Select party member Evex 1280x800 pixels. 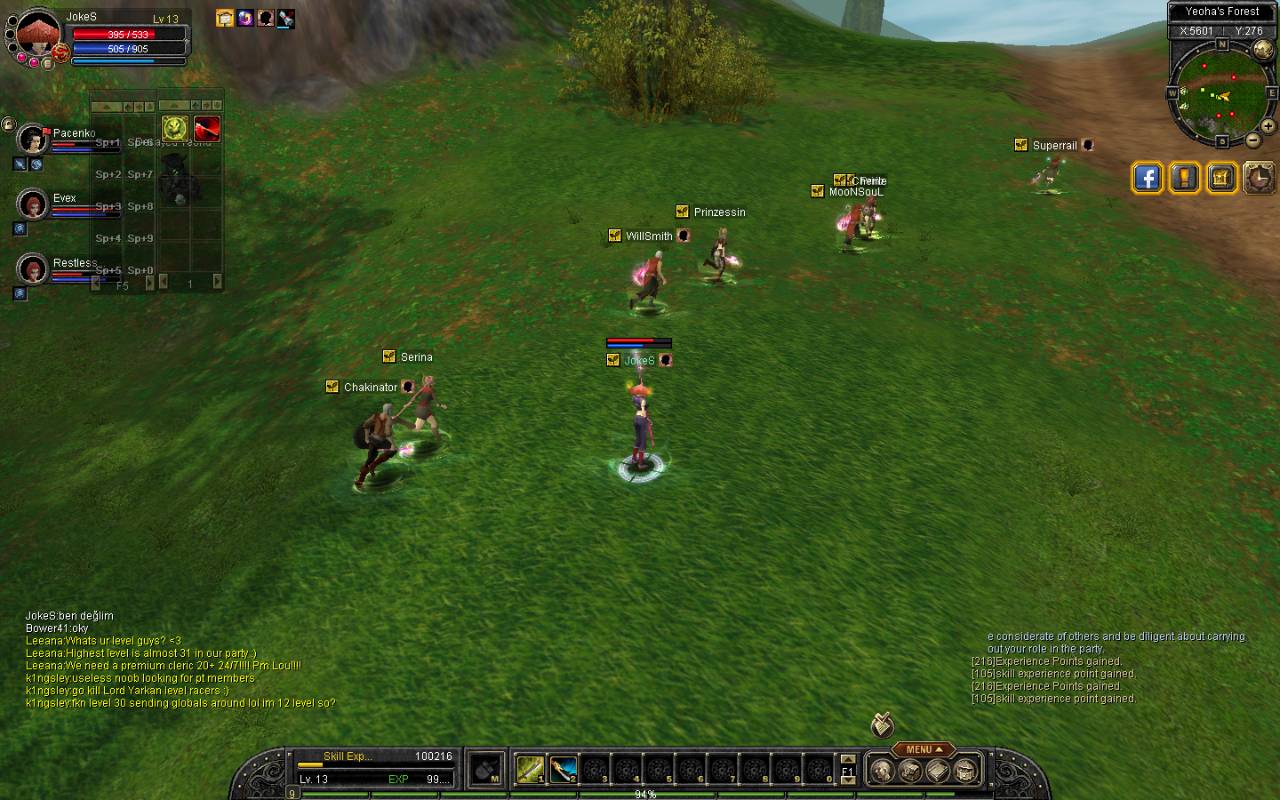(x=33, y=205)
